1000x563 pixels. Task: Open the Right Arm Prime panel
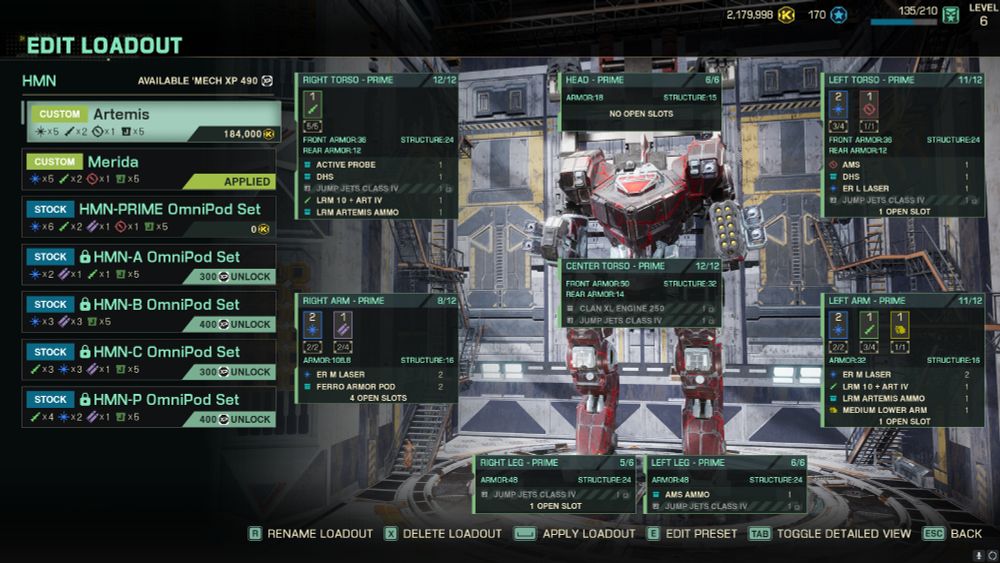point(377,300)
